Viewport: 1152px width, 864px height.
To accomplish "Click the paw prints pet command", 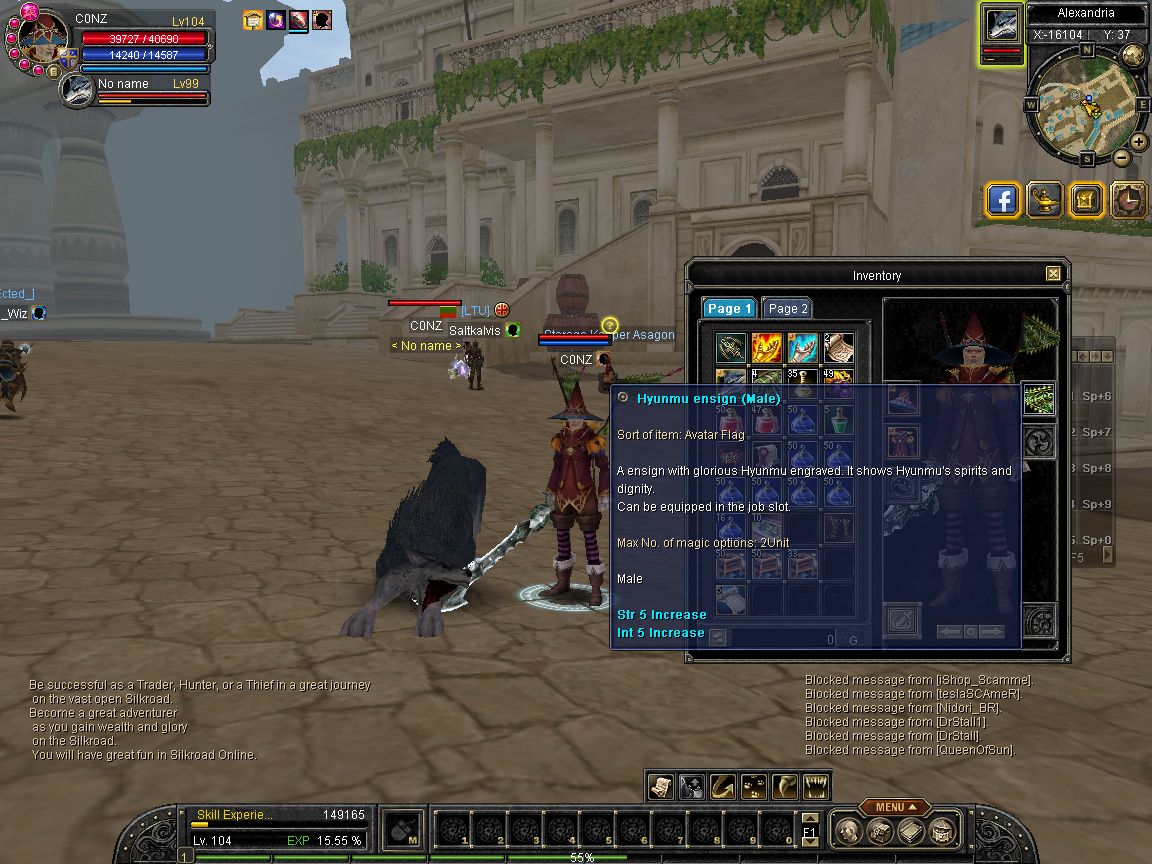I will point(754,787).
